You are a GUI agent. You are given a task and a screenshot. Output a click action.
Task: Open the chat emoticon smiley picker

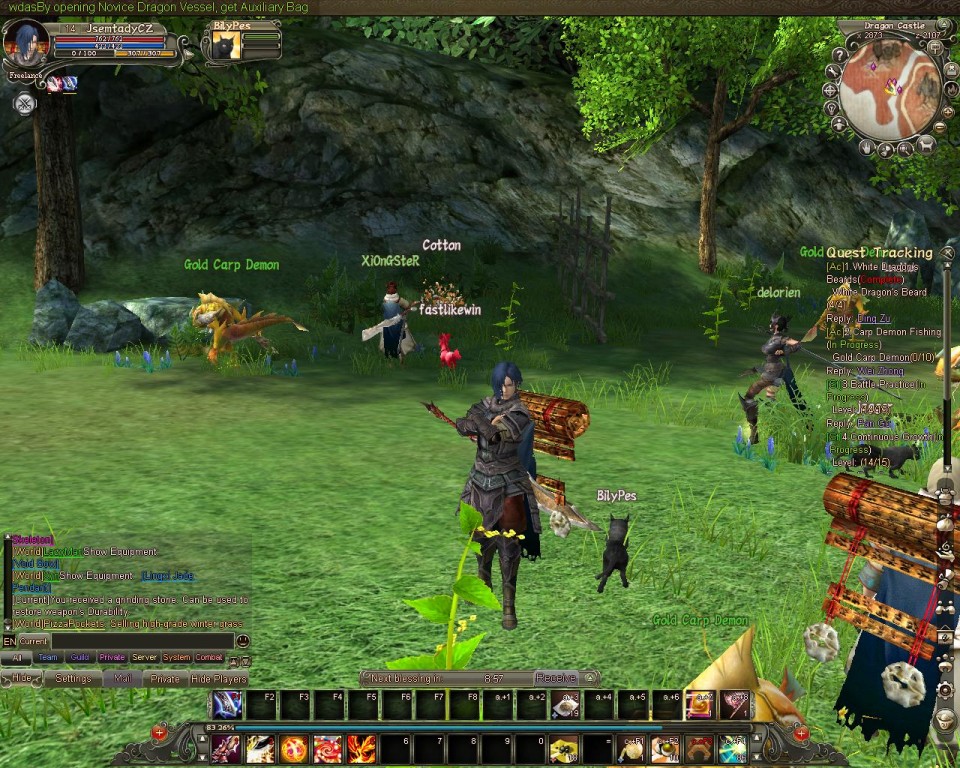(x=242, y=641)
